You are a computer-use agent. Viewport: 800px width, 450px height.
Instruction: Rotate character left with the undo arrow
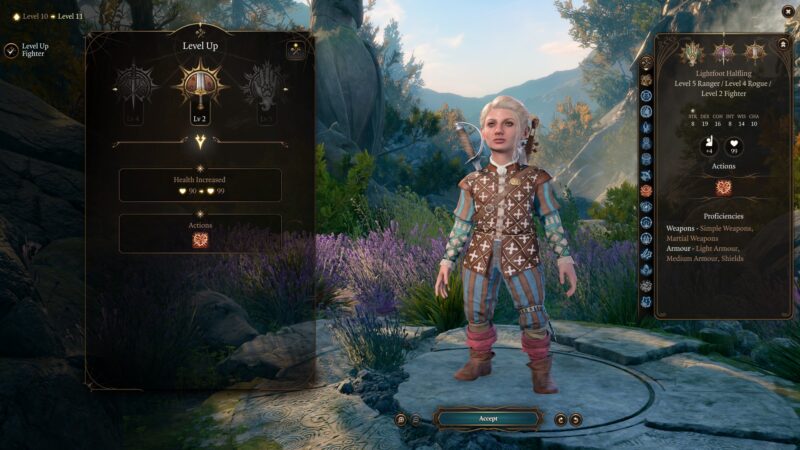(x=560, y=420)
